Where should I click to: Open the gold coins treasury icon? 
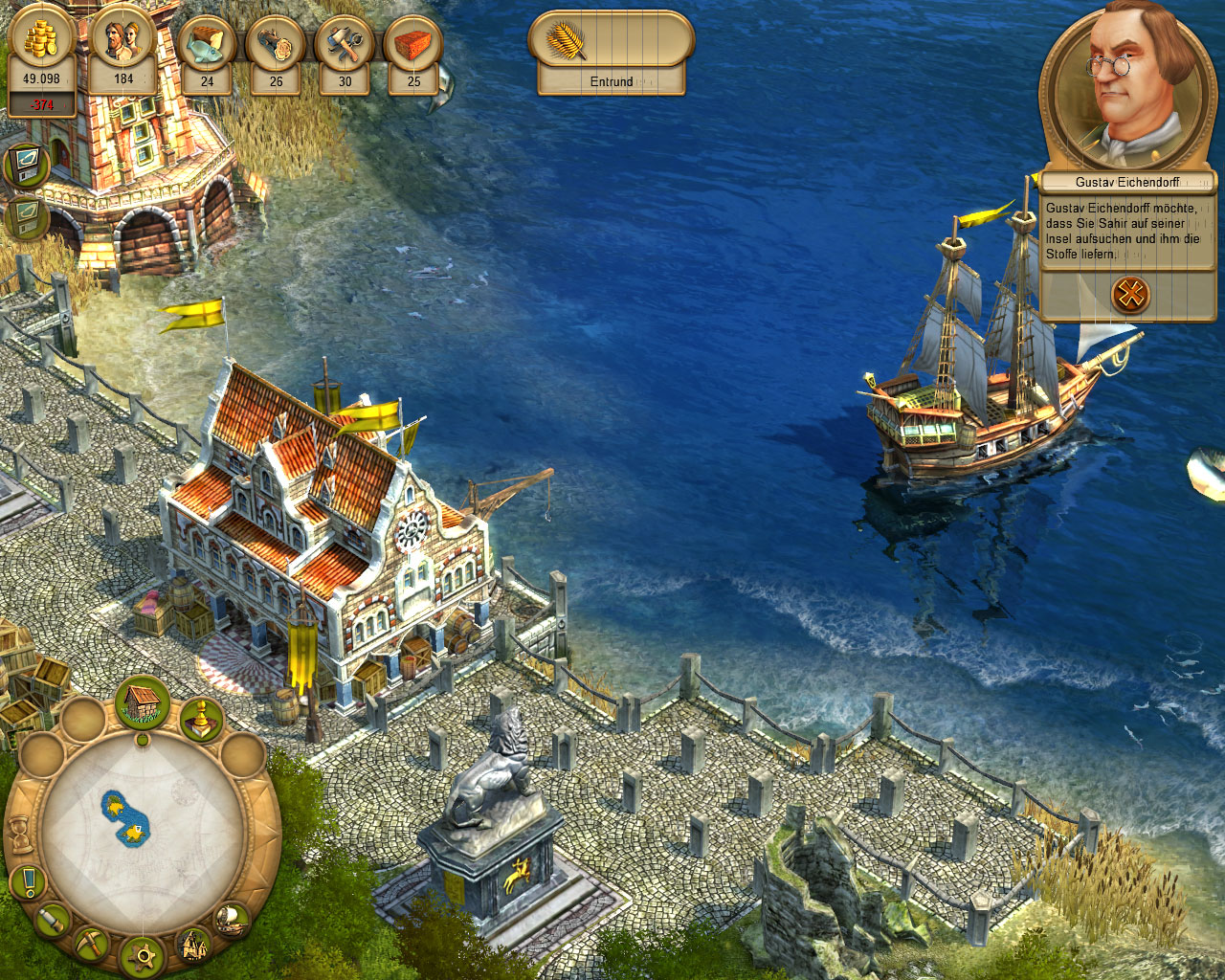point(40,43)
